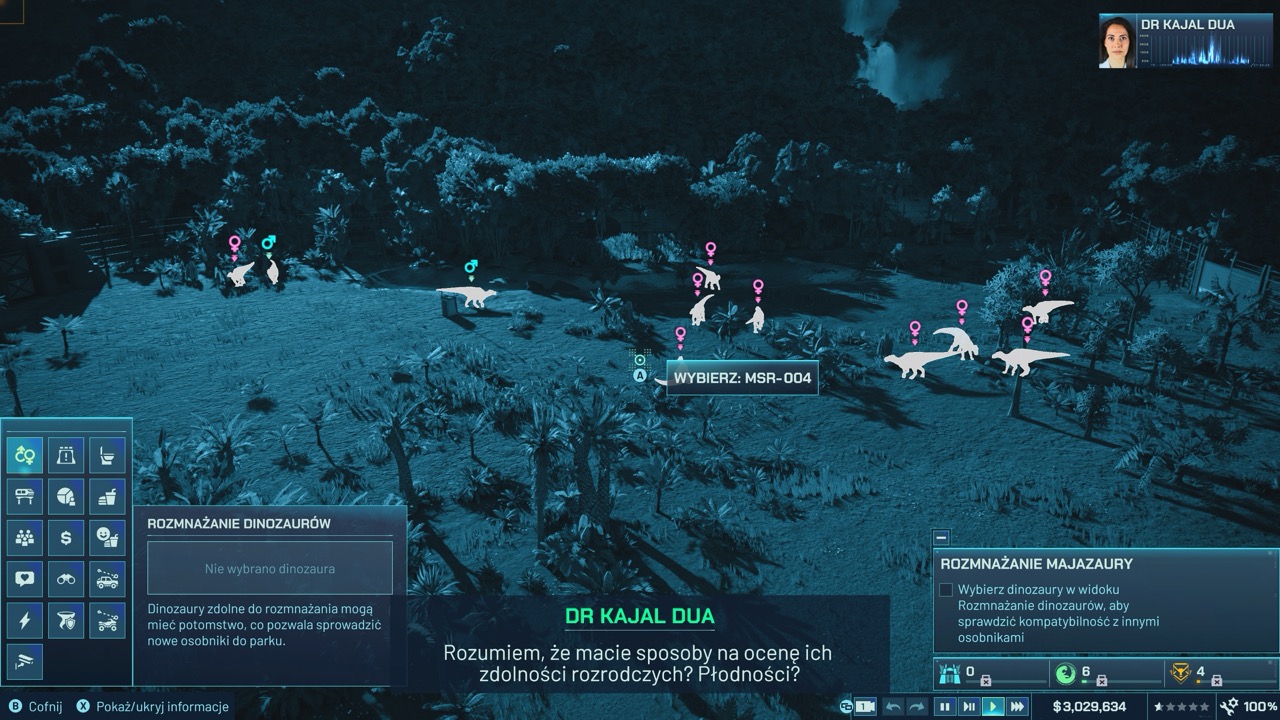Set game speed to normal play
This screenshot has width=1280, height=720.
993,707
